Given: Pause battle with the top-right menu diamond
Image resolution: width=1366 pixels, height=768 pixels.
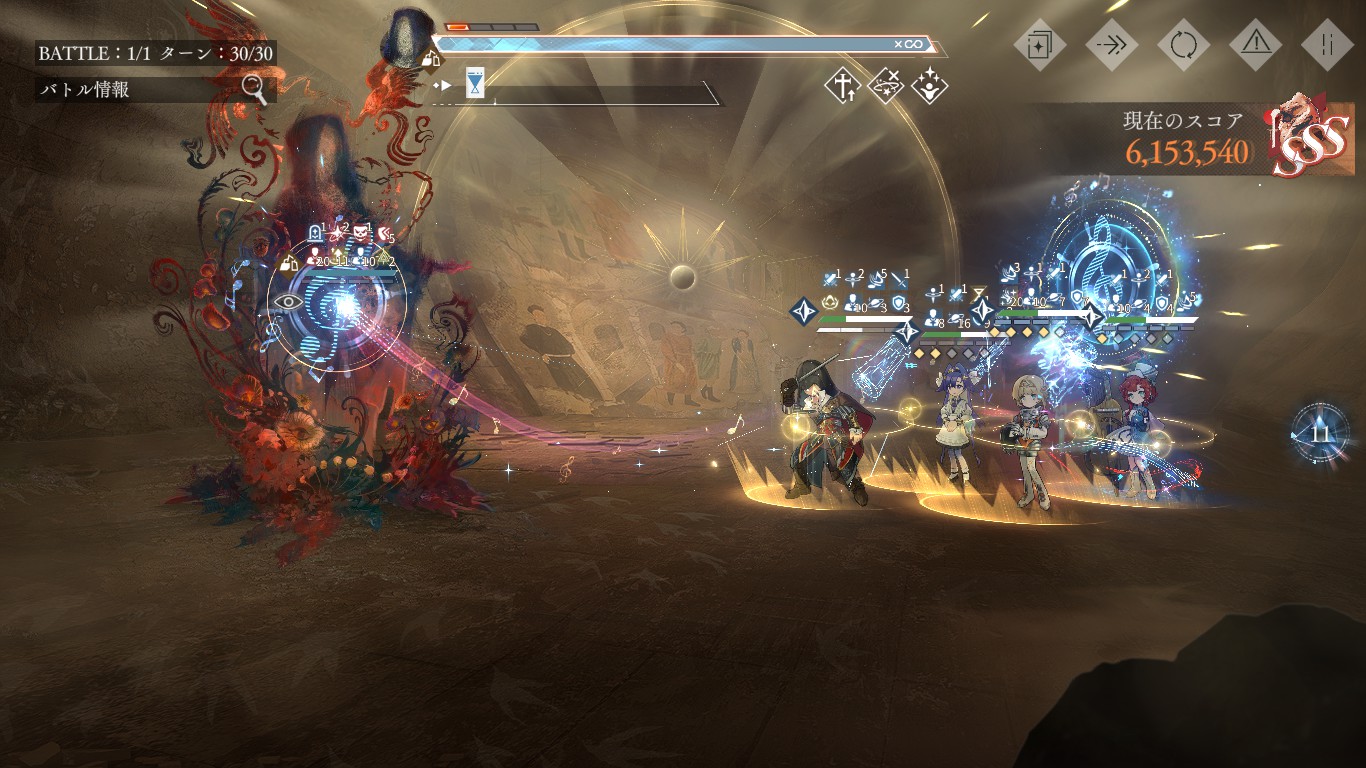Looking at the screenshot, I should [1328, 45].
